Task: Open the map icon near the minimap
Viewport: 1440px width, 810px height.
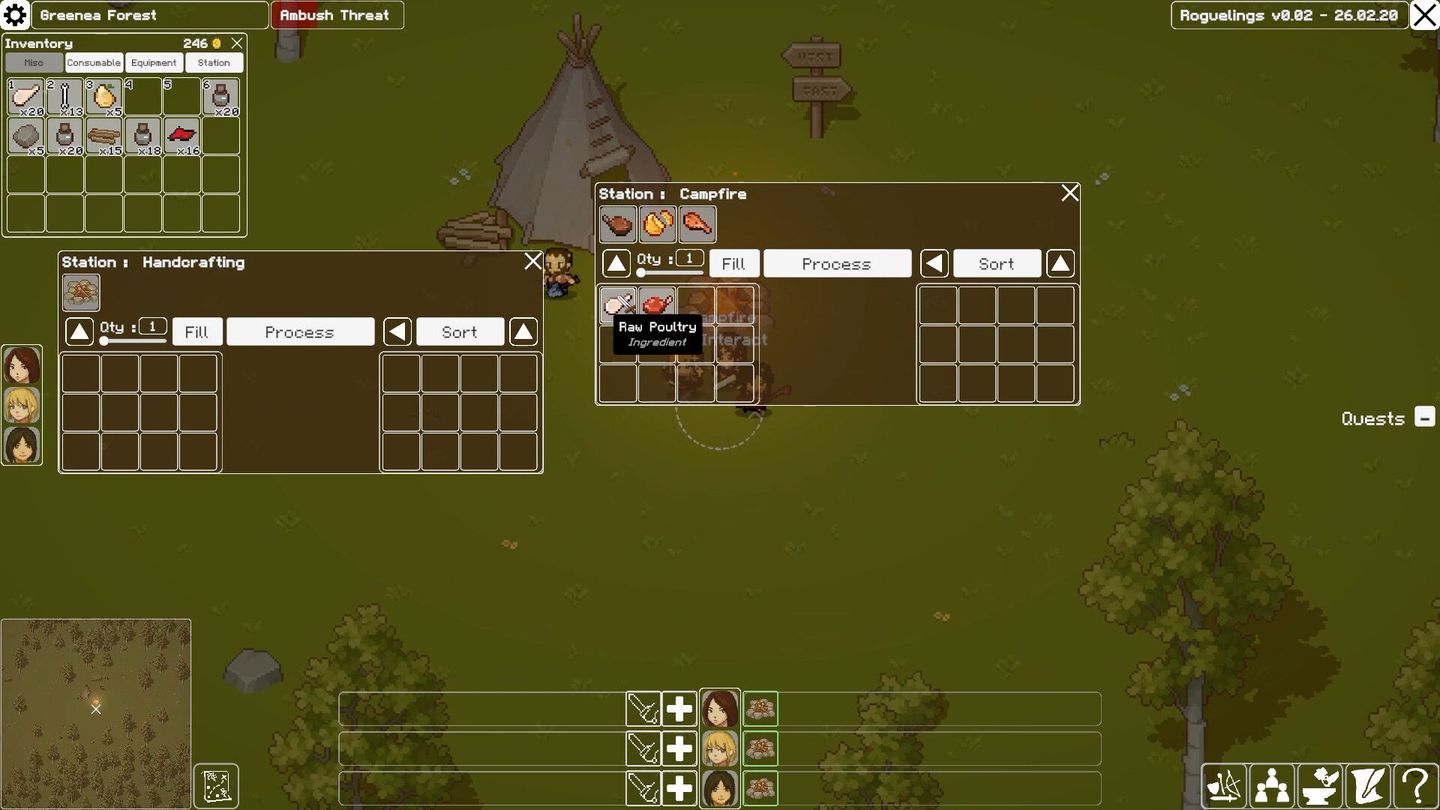Action: click(x=216, y=786)
